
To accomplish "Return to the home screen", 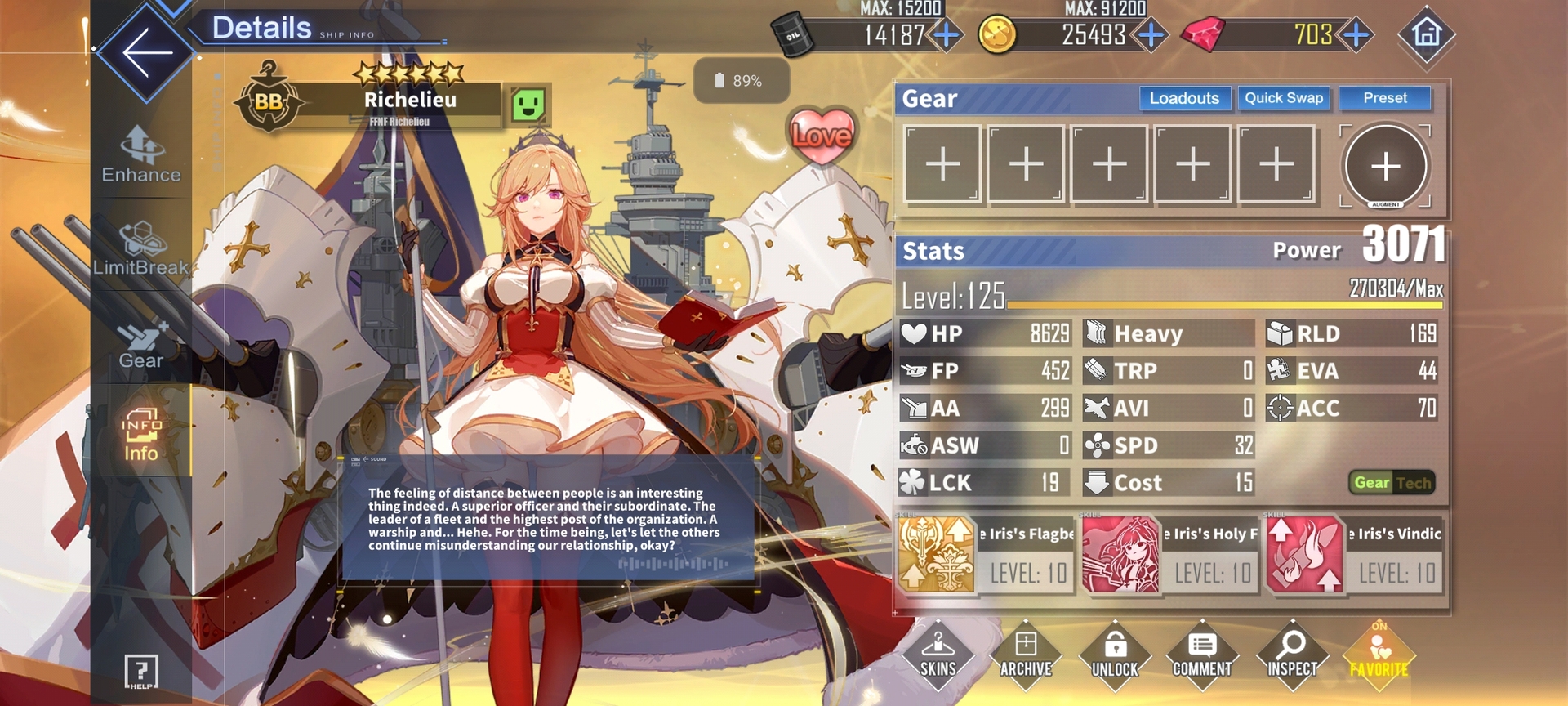I will coord(1427,34).
